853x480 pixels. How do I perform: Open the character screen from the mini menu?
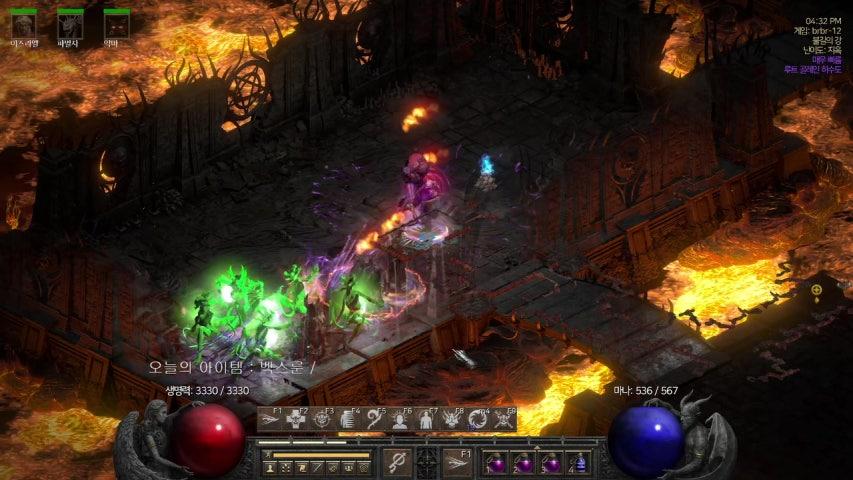pos(270,467)
